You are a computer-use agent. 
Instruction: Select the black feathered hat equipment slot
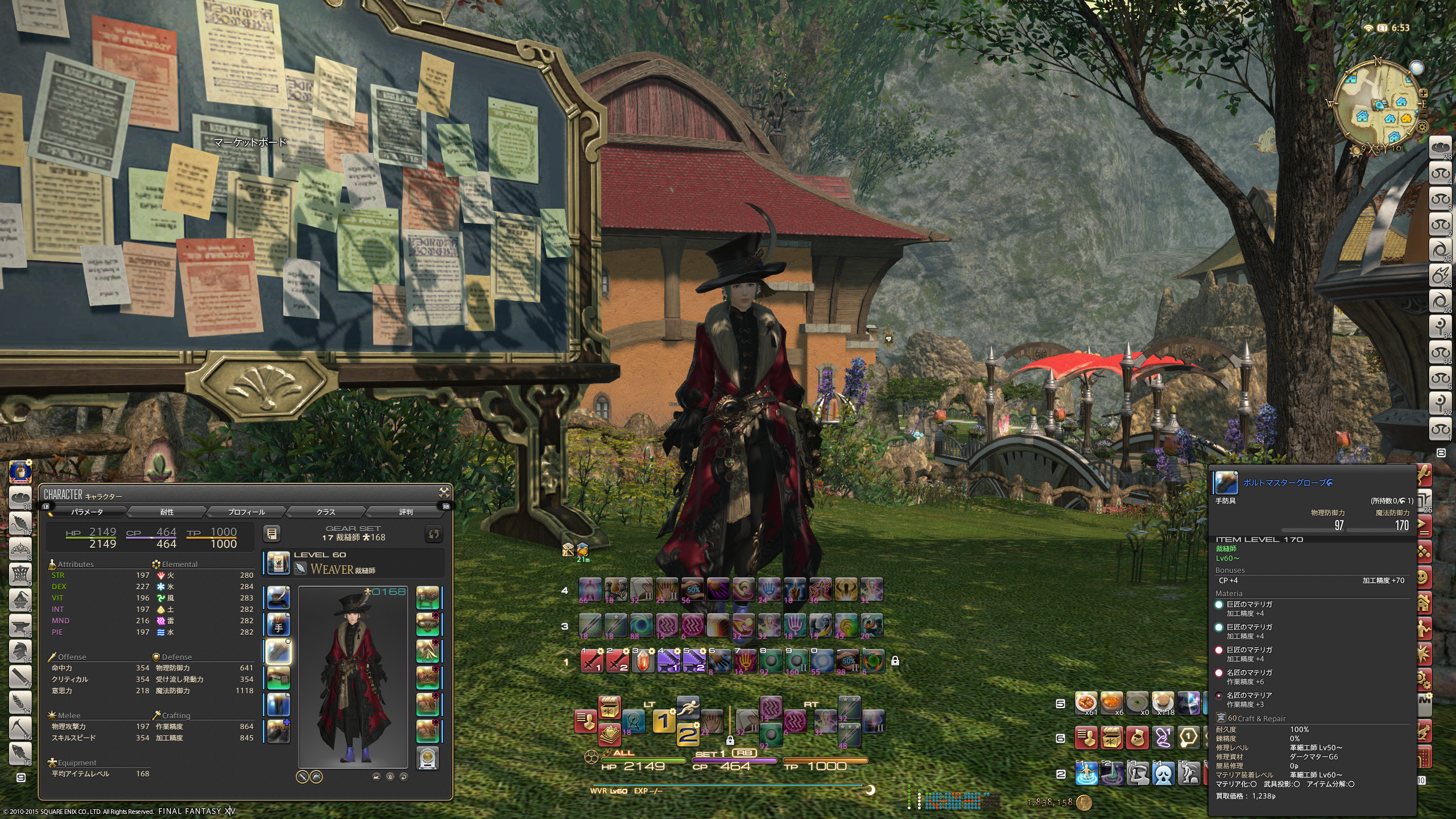[278, 598]
